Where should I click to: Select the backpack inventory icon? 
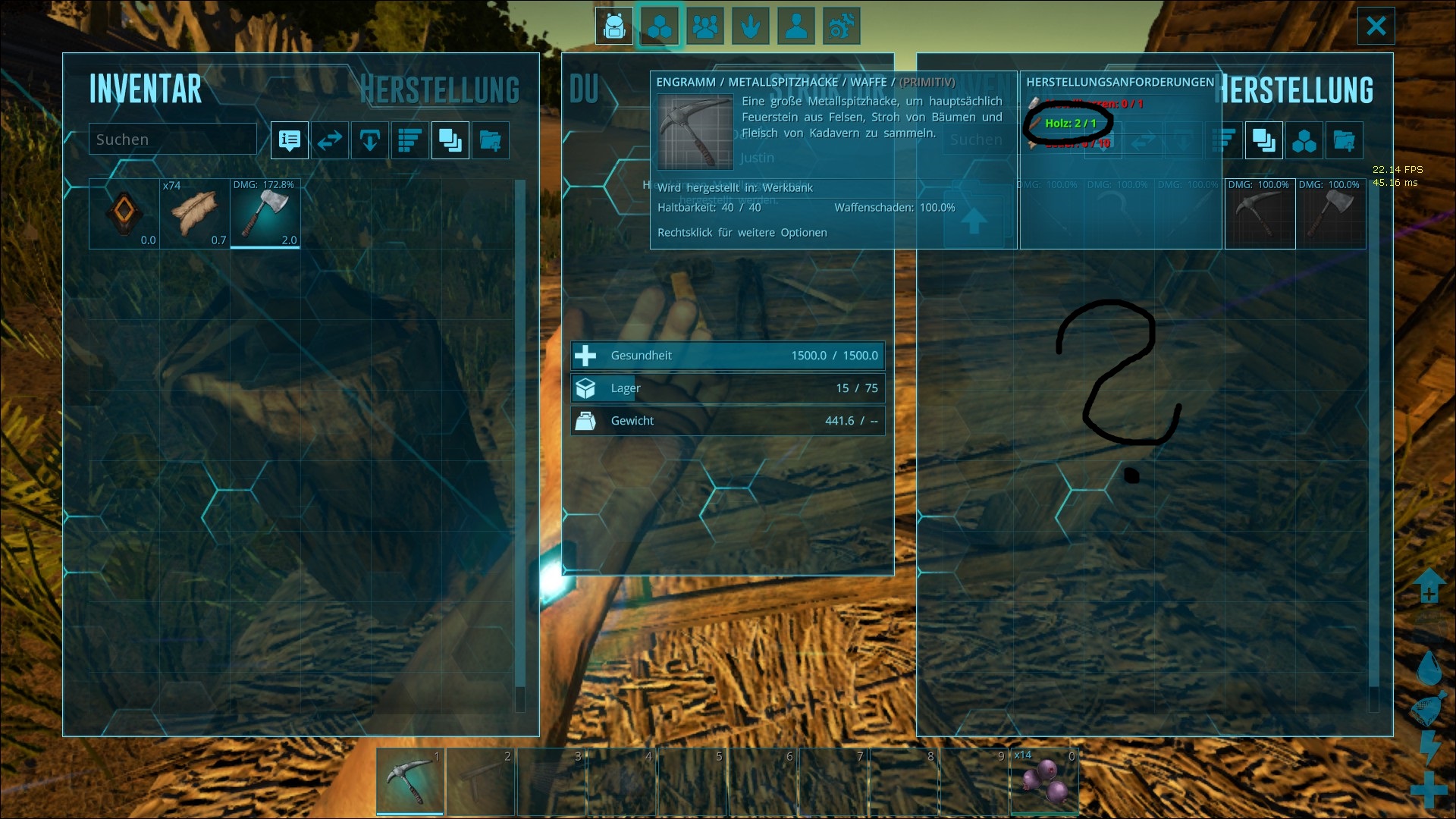point(614,26)
